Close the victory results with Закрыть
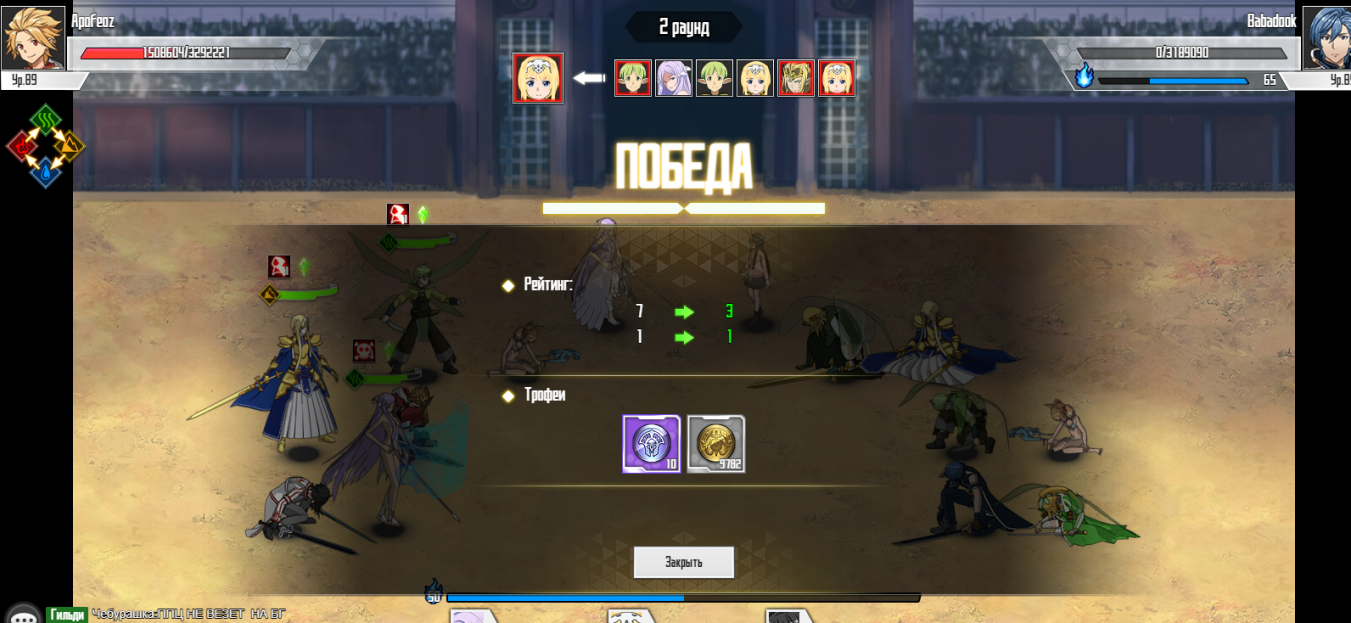The height and width of the screenshot is (623, 1351). click(684, 562)
